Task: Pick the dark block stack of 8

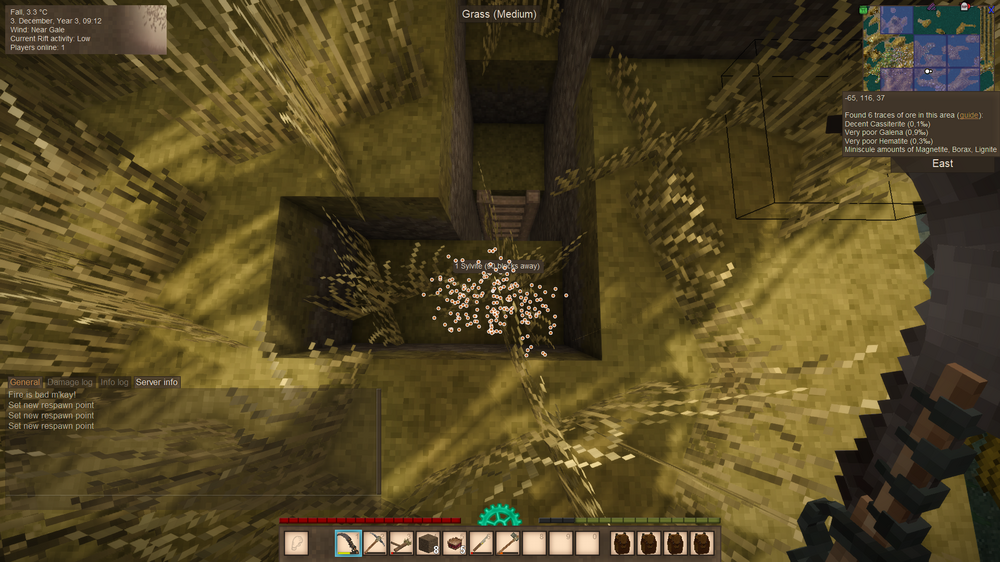Action: [x=429, y=543]
